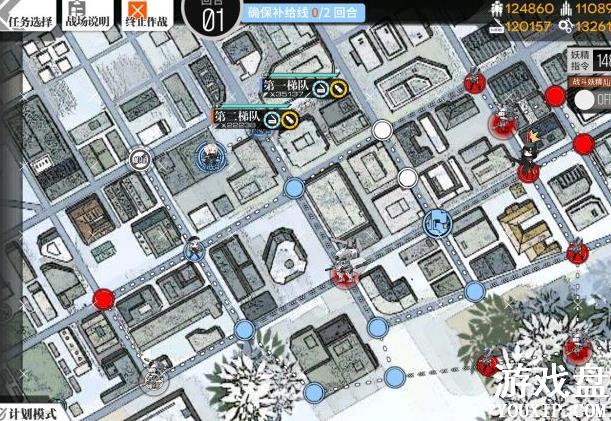Select the grey command post node at left
The width and height of the screenshot is (611, 421).
(140, 158)
